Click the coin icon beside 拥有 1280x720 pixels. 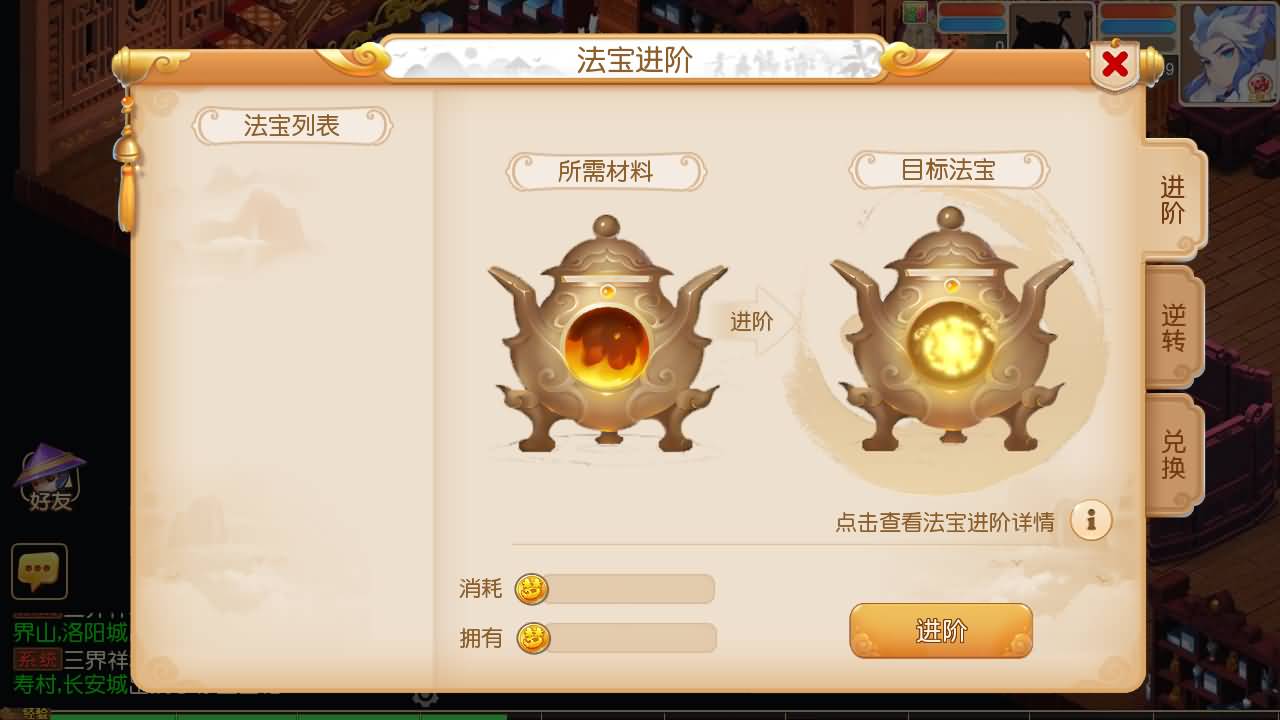532,639
